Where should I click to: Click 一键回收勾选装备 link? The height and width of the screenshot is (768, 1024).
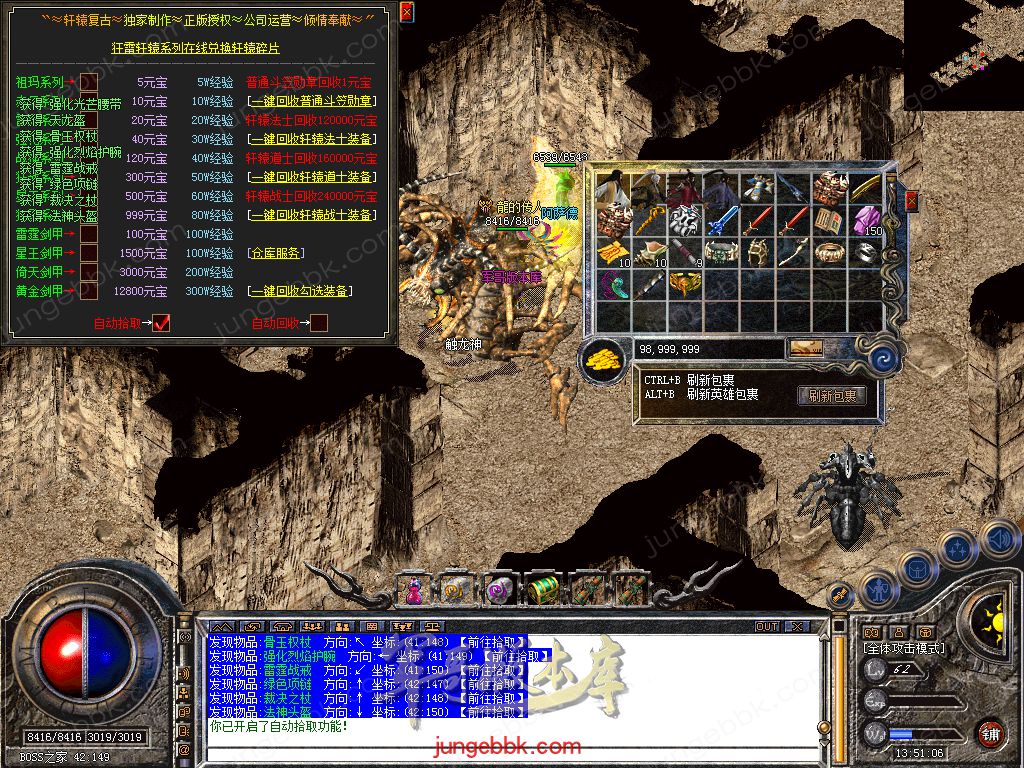[300, 291]
